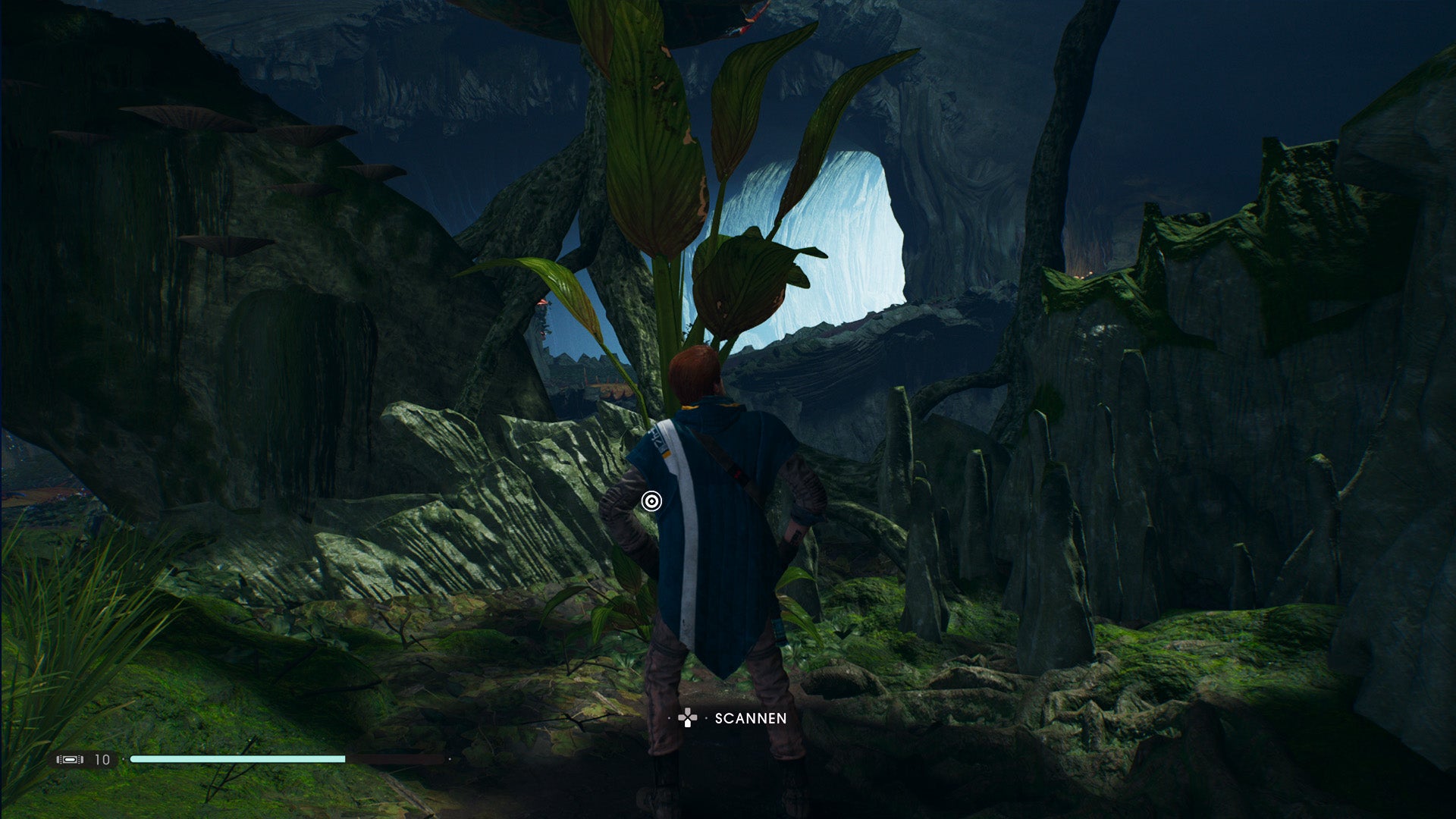Select the circular scan target marker
This screenshot has width=1456, height=819.
coord(651,501)
